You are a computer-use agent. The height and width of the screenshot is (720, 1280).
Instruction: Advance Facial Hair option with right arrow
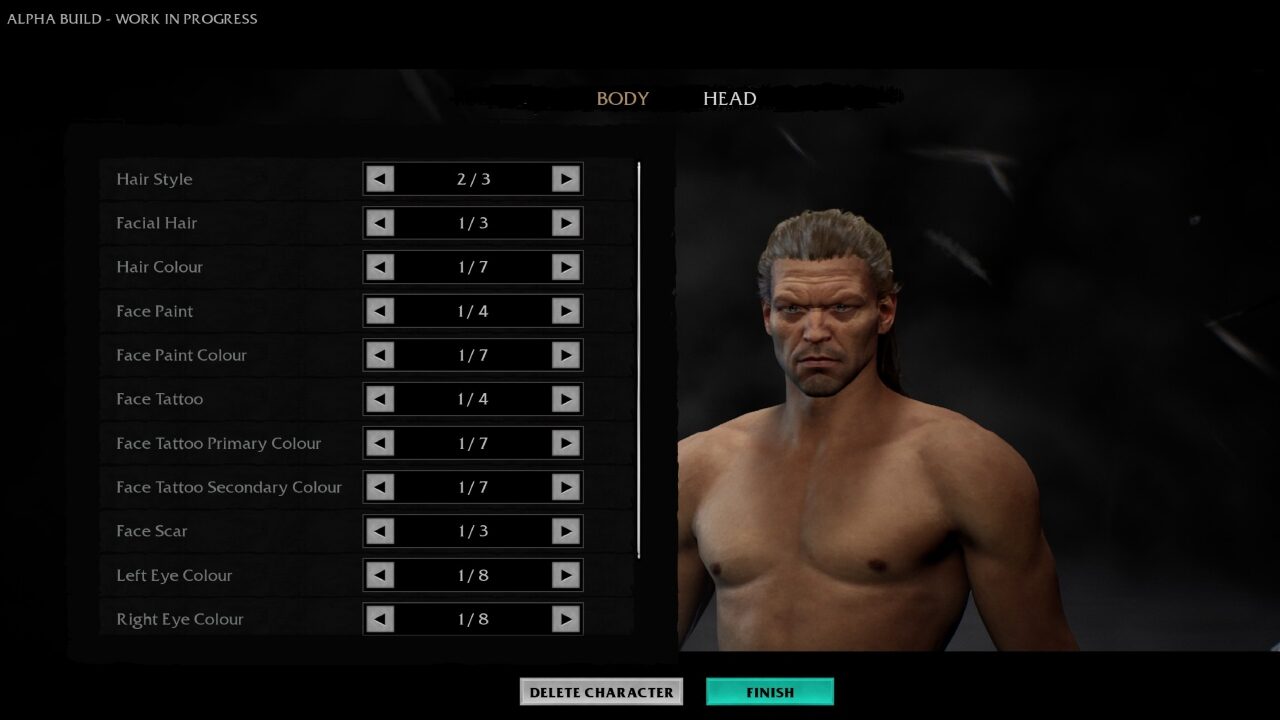click(566, 223)
